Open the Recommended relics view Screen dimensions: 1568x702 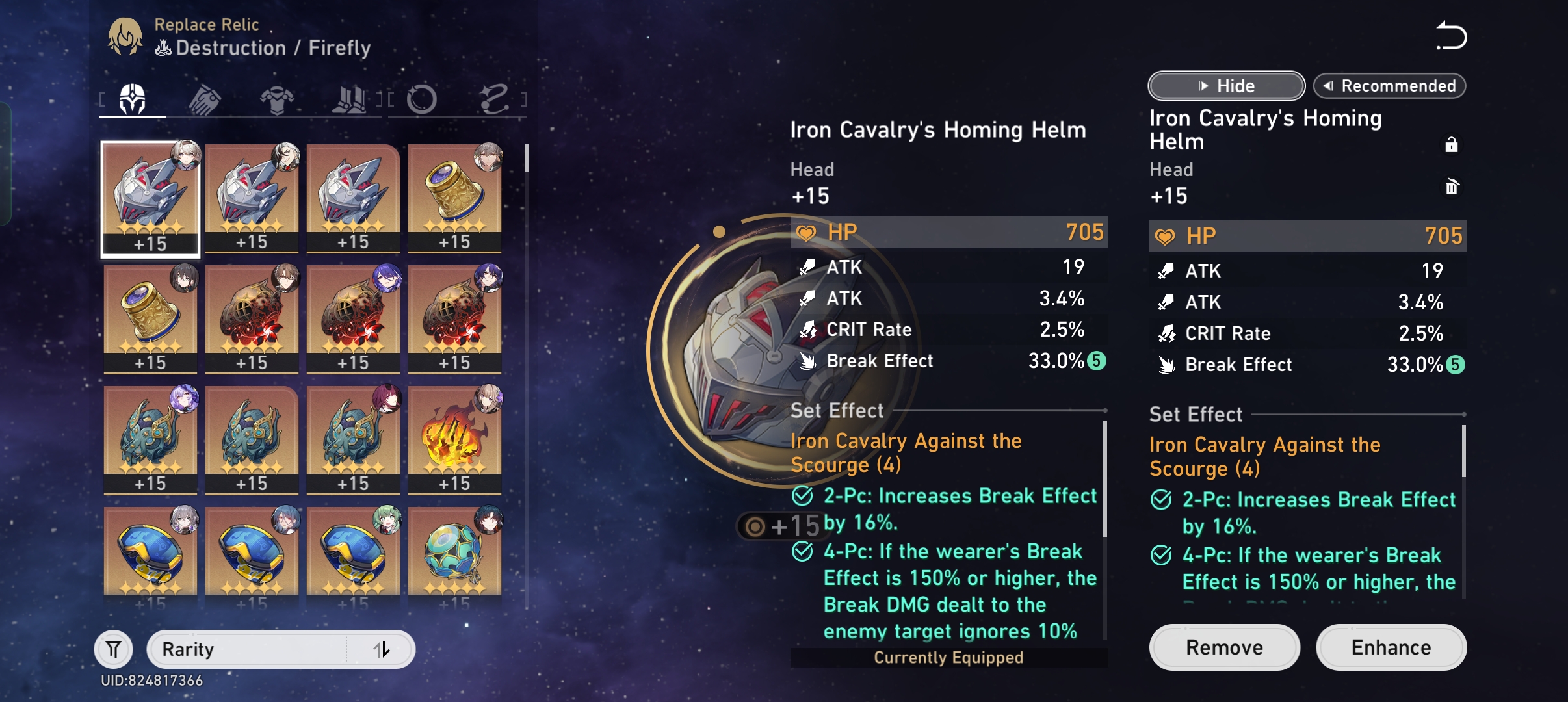click(x=1391, y=85)
